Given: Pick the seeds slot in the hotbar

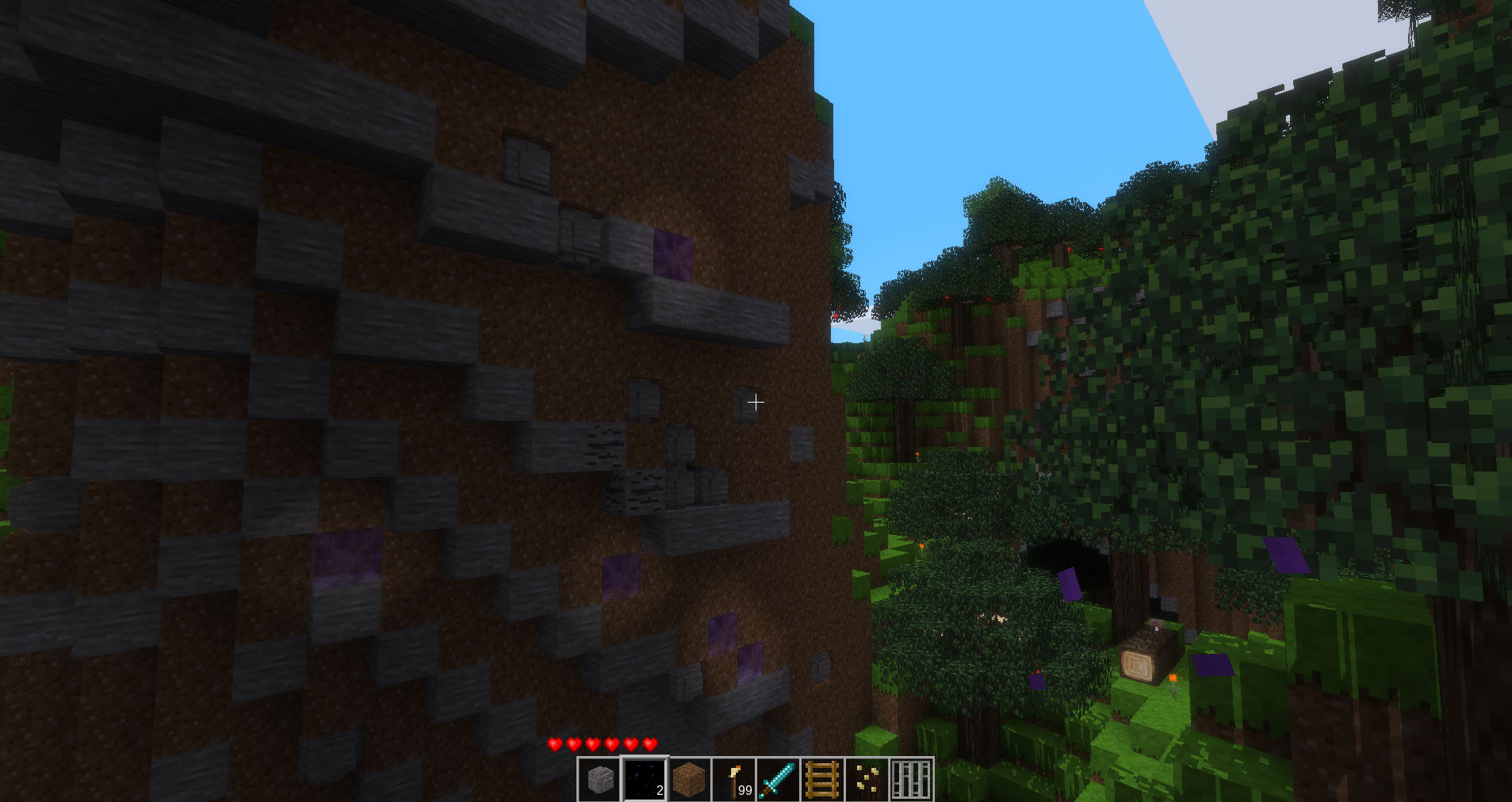Looking at the screenshot, I should click(867, 780).
